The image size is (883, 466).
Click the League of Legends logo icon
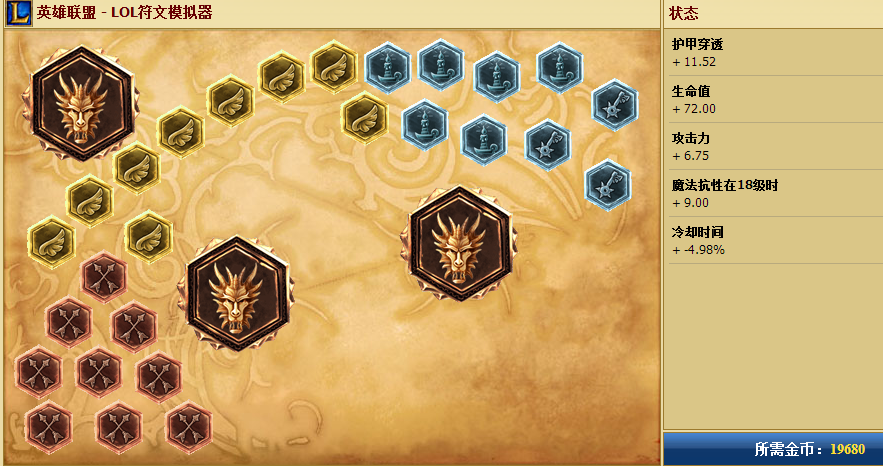(x=17, y=13)
